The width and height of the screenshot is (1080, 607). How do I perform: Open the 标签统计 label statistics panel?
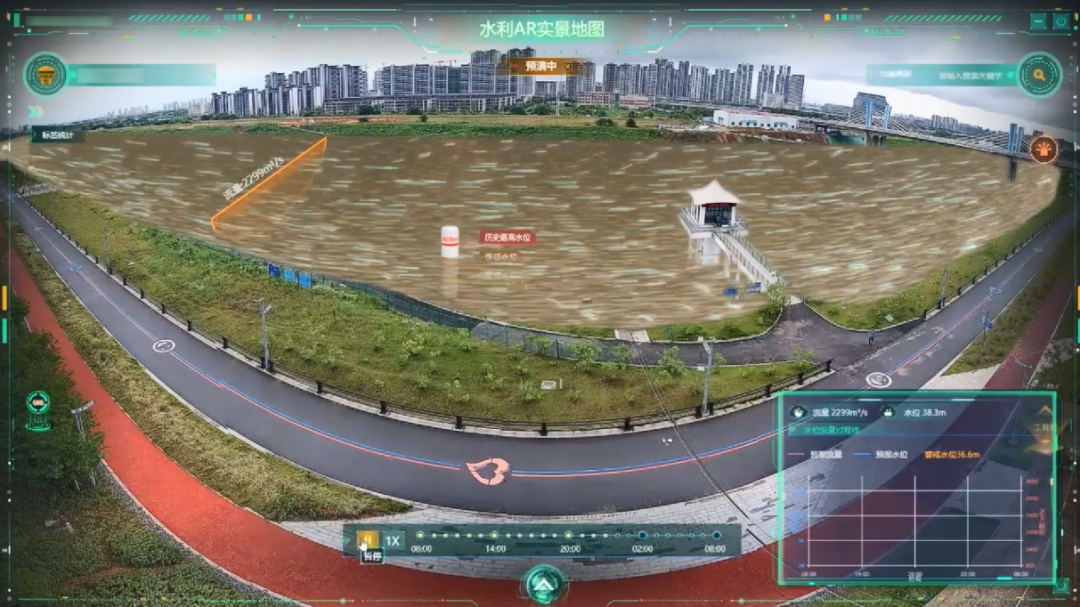(x=57, y=135)
